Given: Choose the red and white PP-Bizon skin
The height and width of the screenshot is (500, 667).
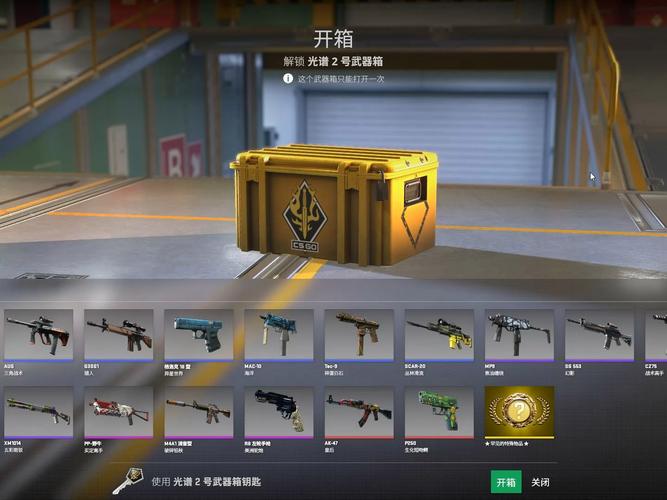Looking at the screenshot, I should click(118, 411).
